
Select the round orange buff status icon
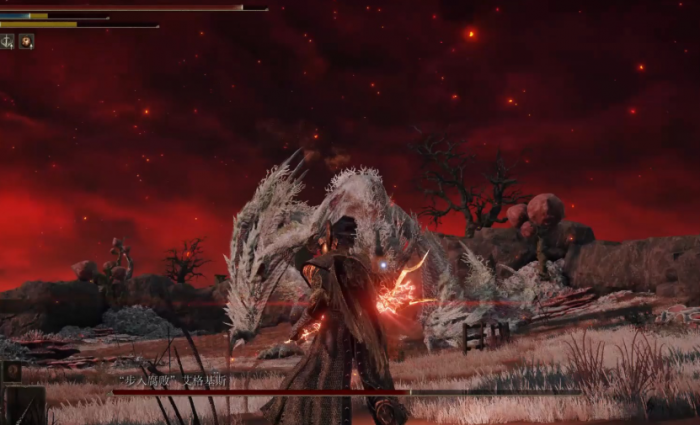(x=26, y=41)
